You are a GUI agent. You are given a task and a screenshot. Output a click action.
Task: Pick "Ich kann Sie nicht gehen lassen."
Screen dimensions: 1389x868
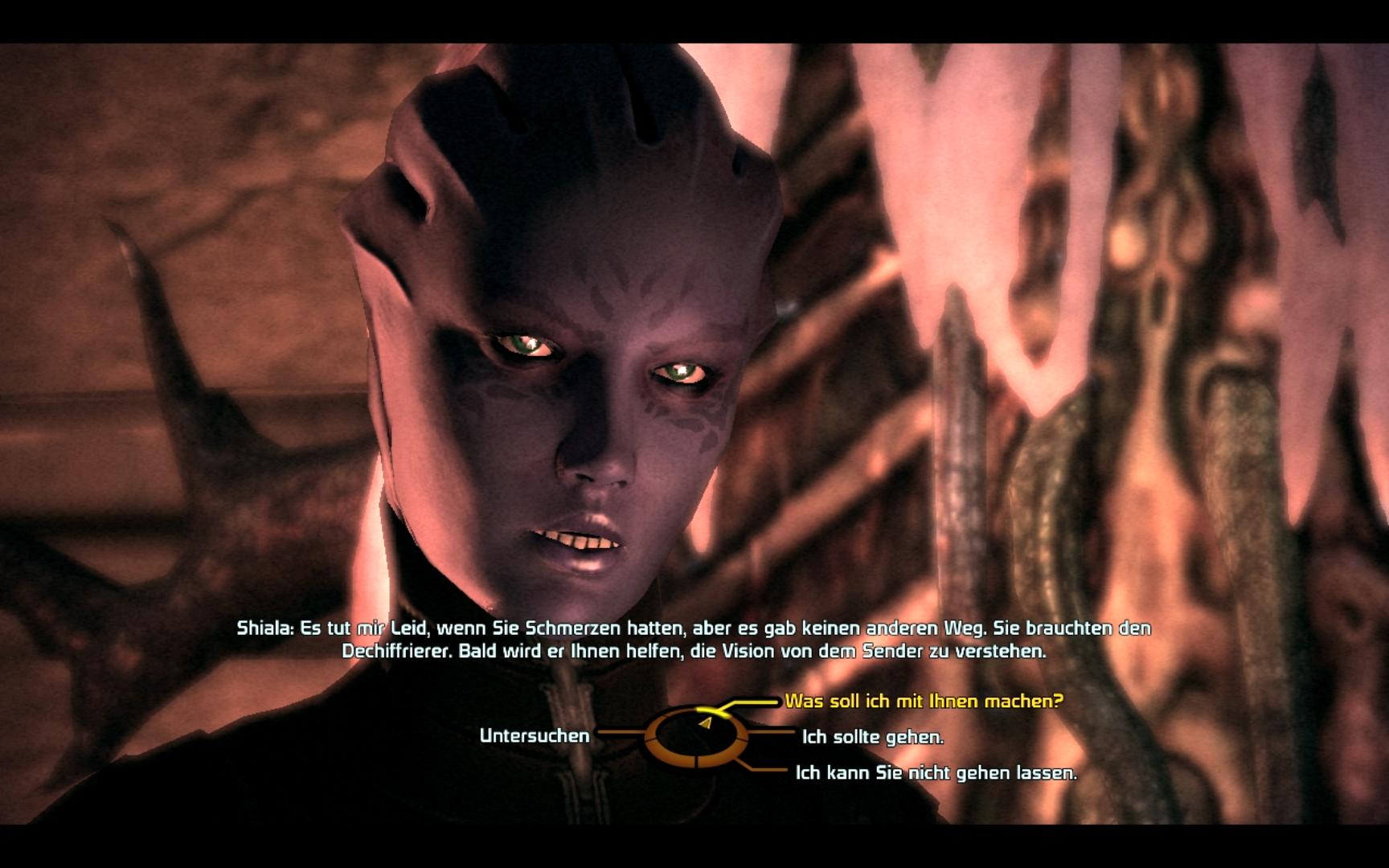point(936,772)
